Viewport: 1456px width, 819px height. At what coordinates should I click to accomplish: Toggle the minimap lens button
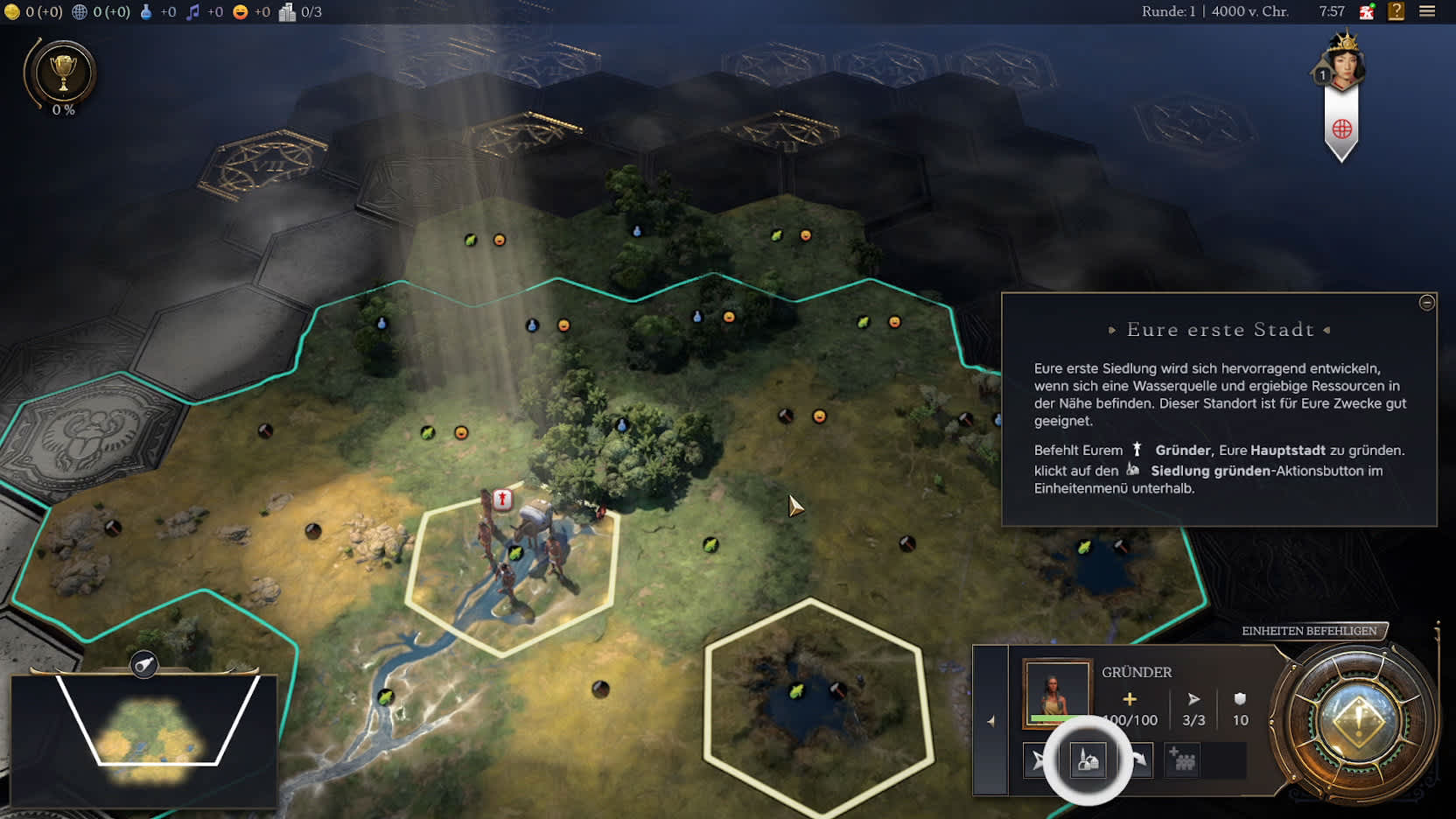[144, 665]
